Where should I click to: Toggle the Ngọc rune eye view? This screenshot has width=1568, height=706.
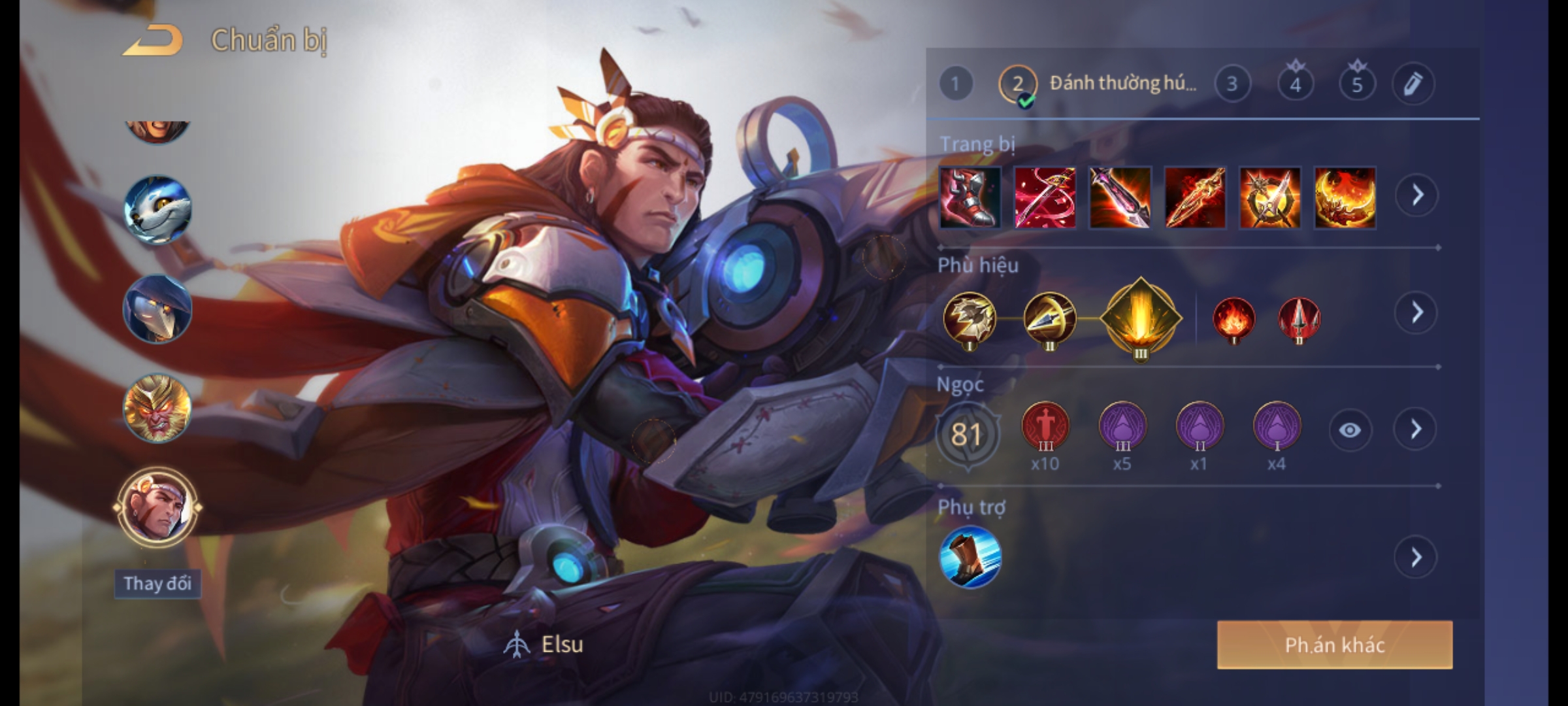point(1350,429)
